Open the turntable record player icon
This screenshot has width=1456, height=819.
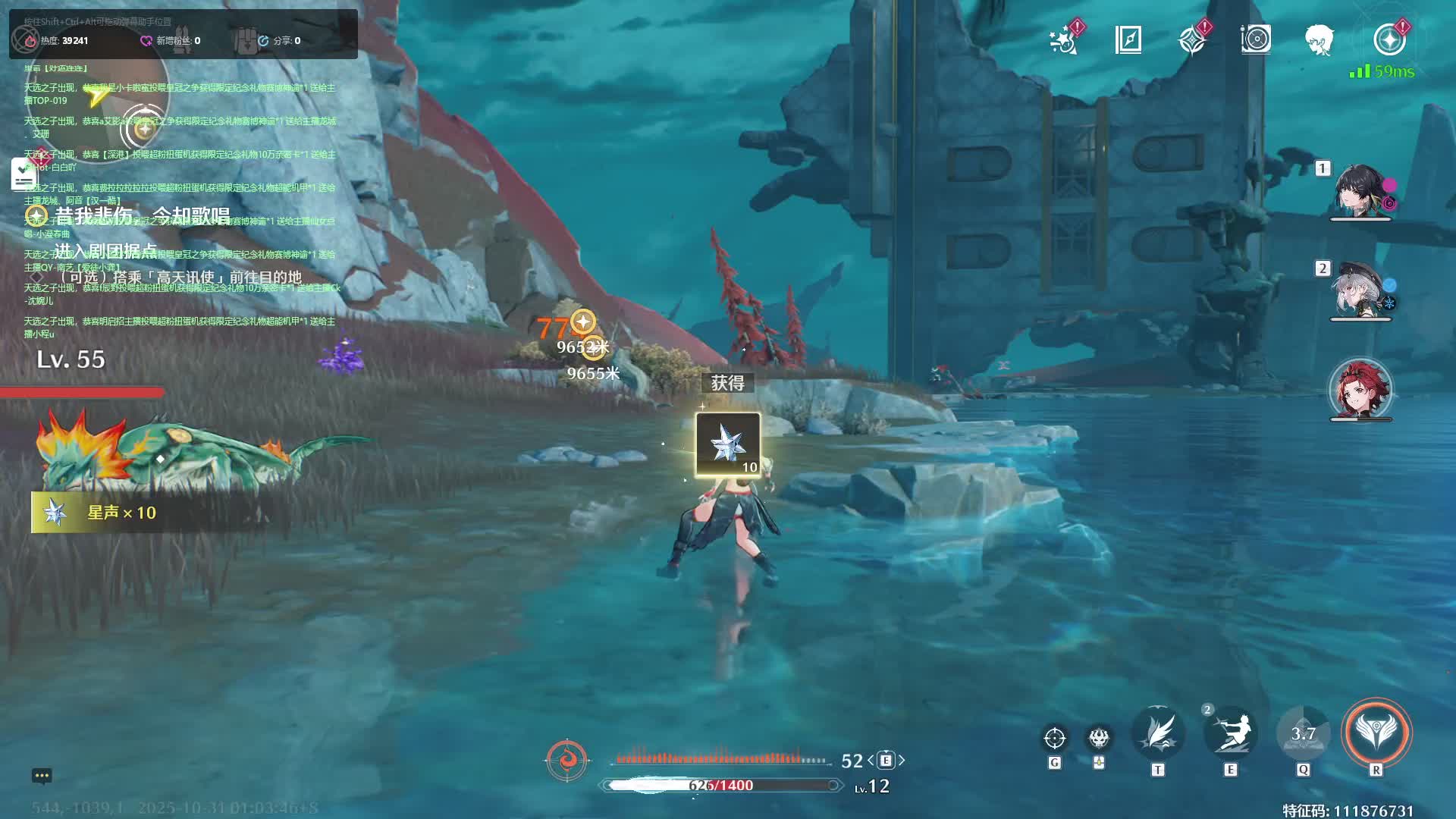(x=1256, y=39)
